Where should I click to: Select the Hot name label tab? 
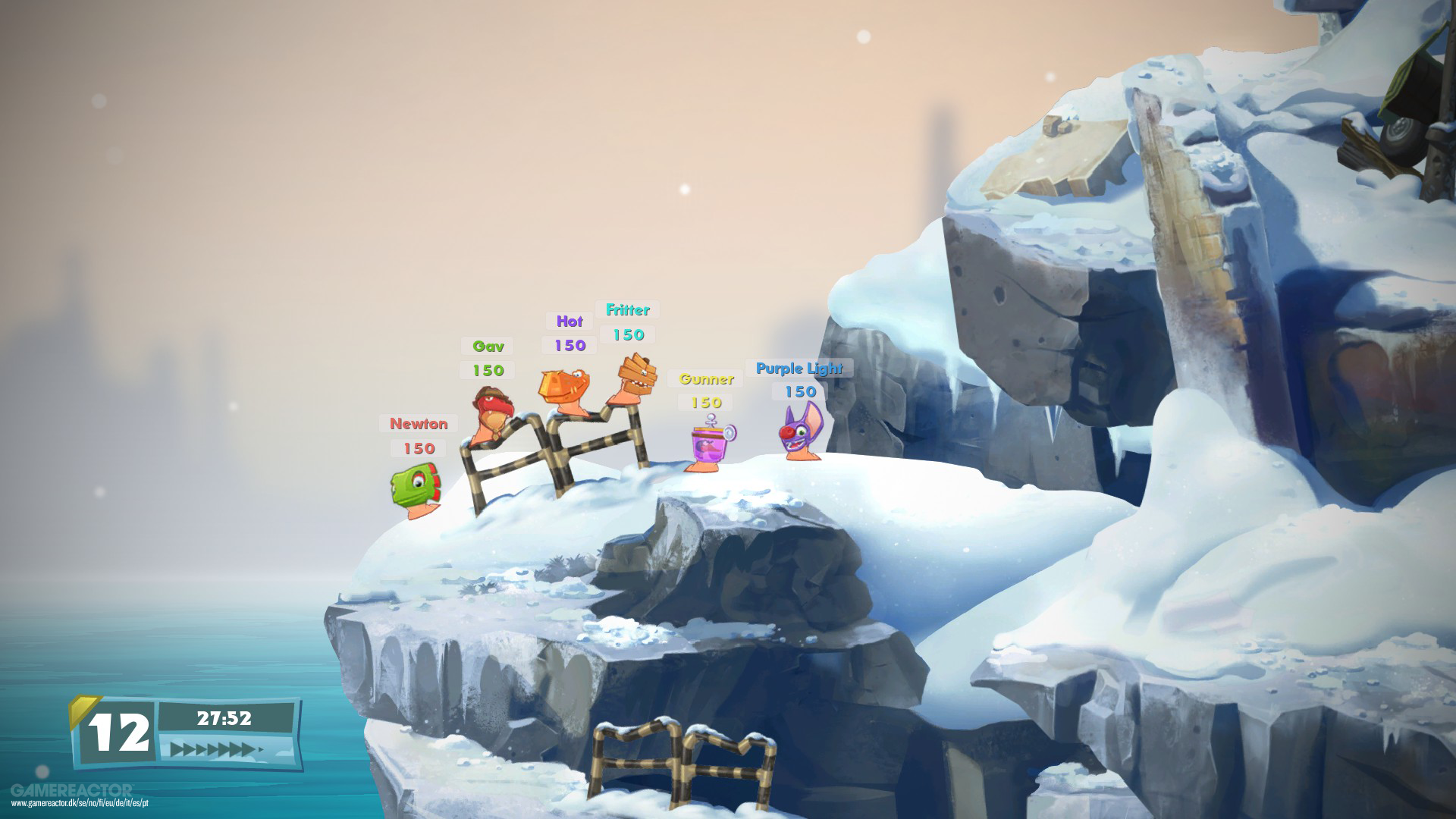567,321
